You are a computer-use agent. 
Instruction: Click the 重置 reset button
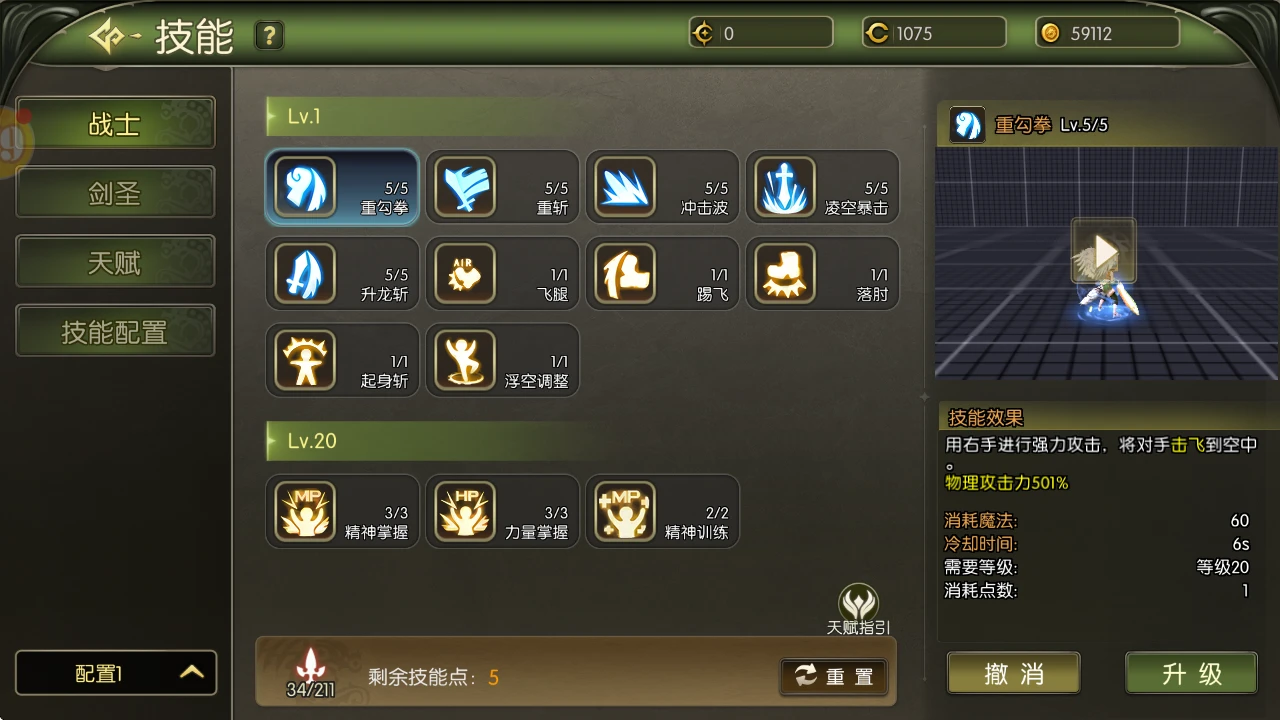click(x=834, y=677)
